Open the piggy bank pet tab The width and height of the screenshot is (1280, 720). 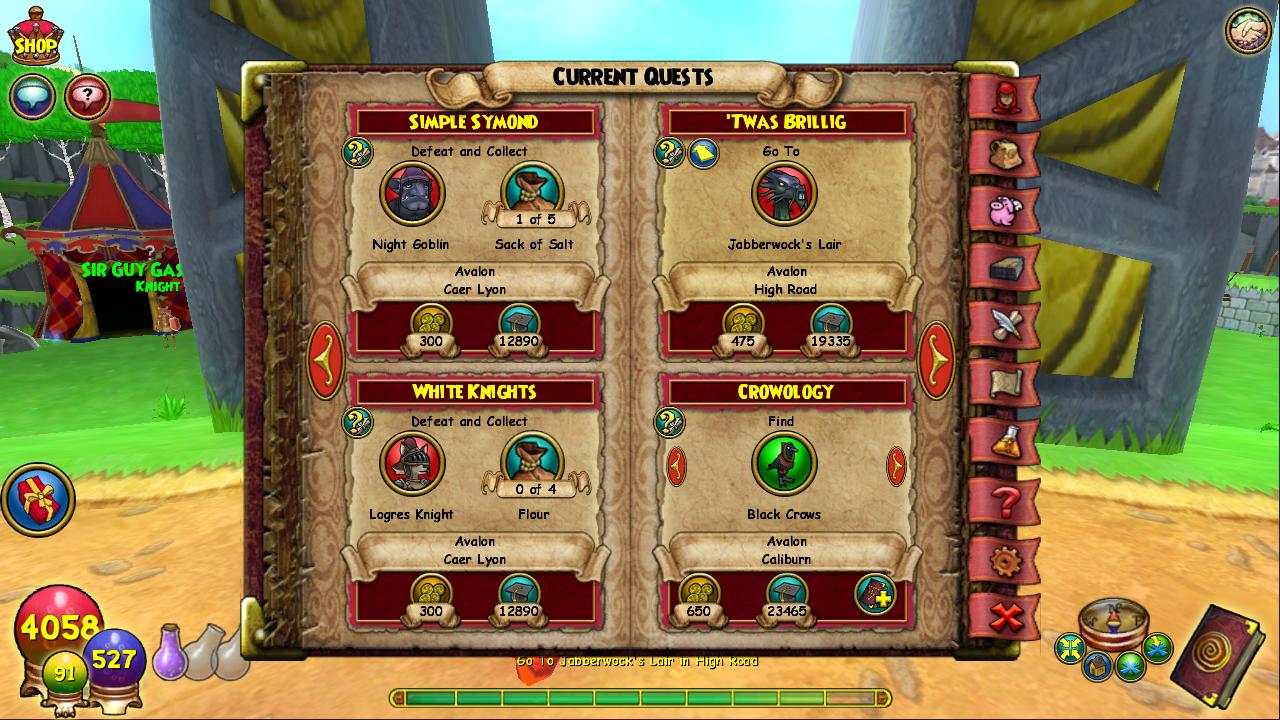click(1003, 211)
